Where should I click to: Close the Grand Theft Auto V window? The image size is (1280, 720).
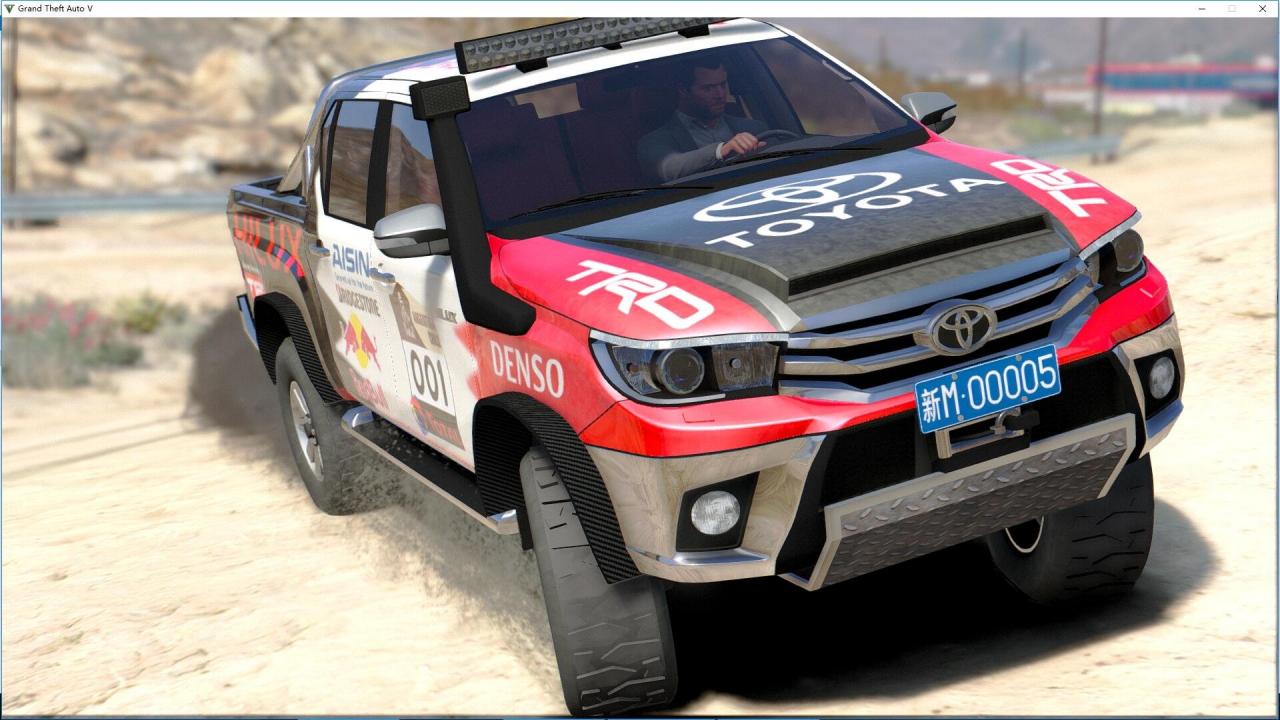1262,8
